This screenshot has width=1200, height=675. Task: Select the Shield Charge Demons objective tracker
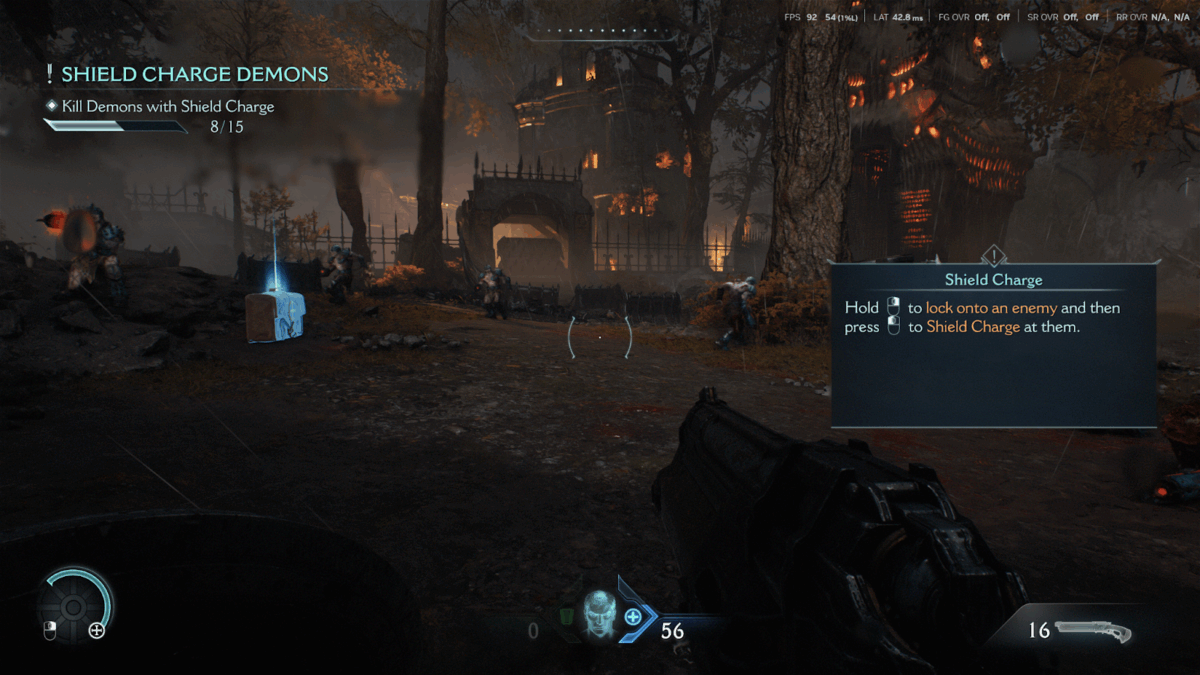194,75
